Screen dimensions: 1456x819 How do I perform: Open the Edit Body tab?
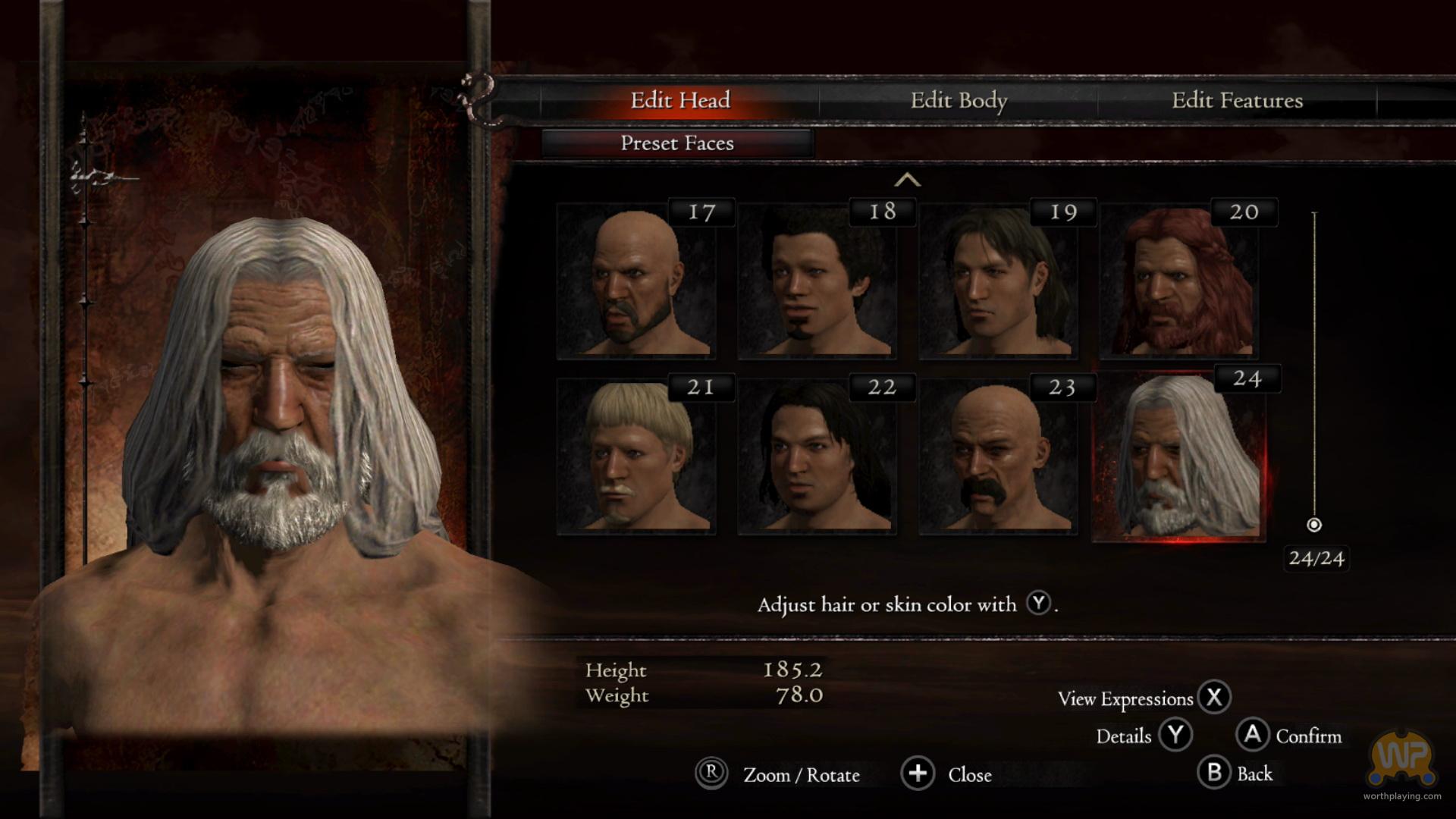(959, 100)
